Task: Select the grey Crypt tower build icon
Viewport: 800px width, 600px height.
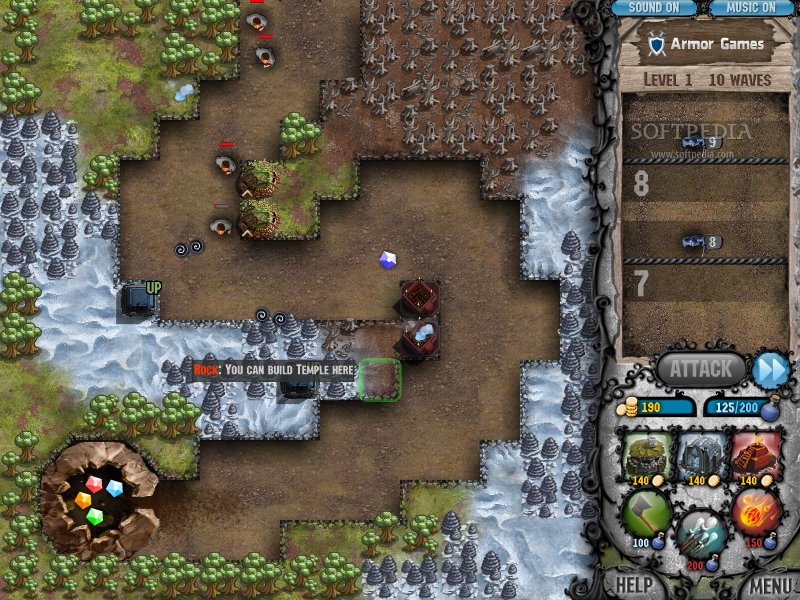Action: click(702, 457)
